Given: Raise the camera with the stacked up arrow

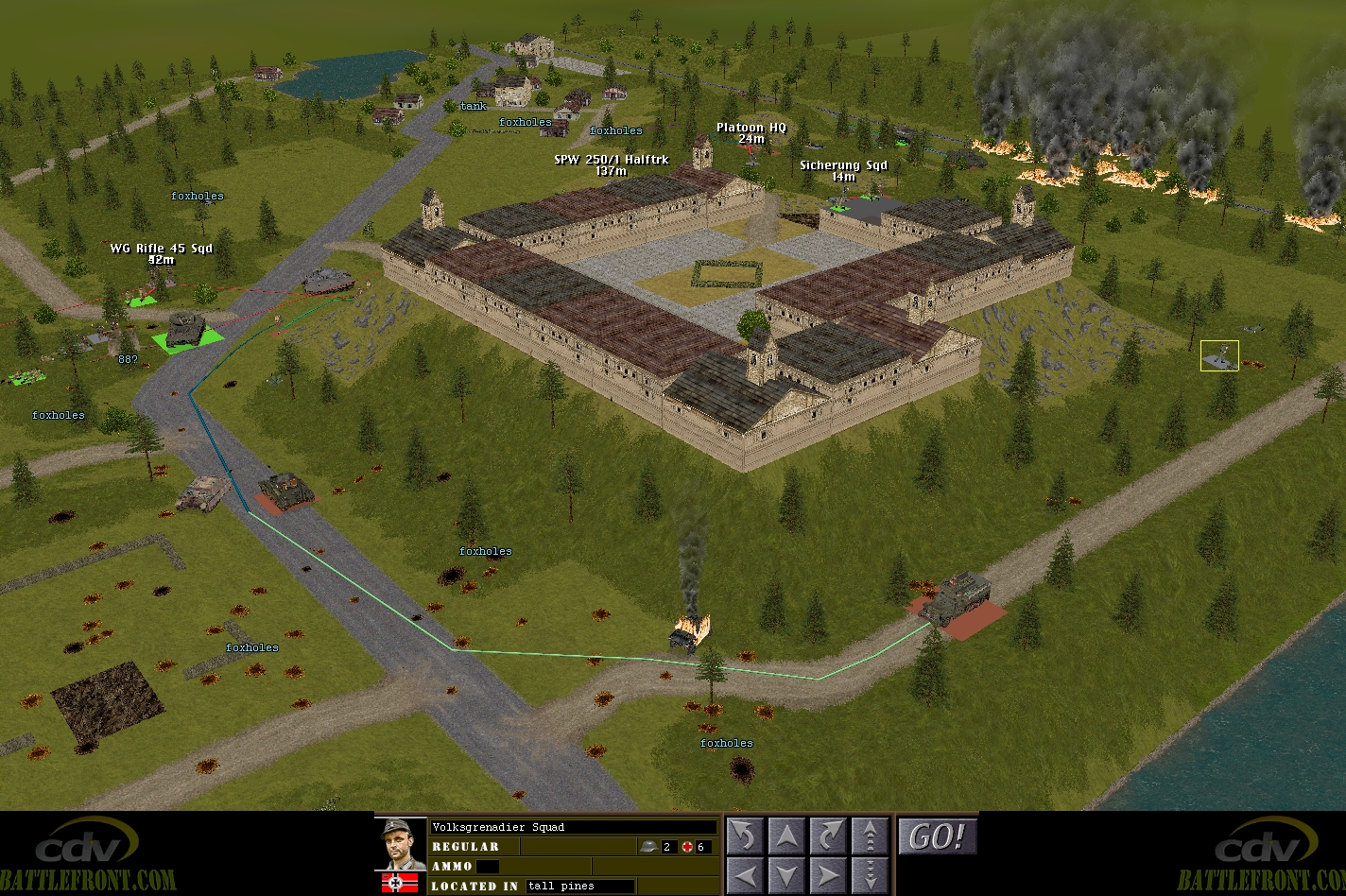Looking at the screenshot, I should pos(869,836).
